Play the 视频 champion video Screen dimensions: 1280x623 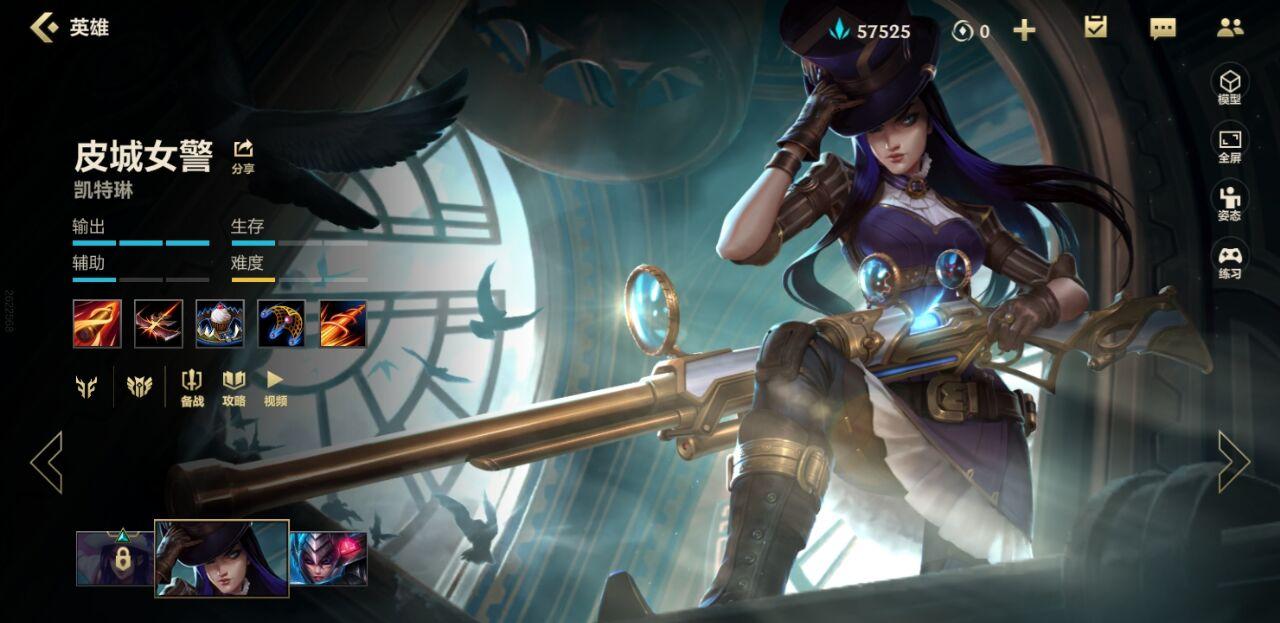pyautogui.click(x=275, y=387)
